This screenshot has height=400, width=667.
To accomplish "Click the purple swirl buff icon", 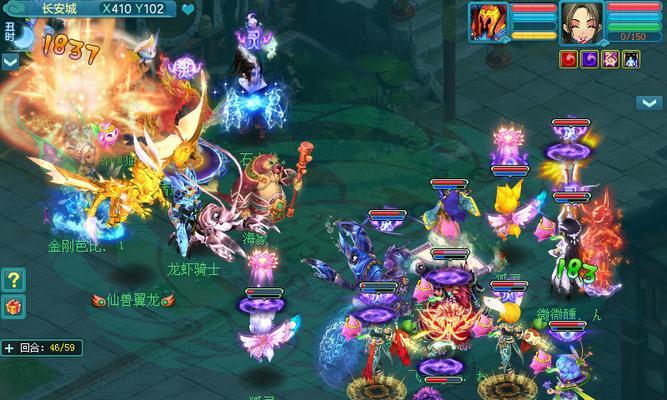I will [x=589, y=60].
